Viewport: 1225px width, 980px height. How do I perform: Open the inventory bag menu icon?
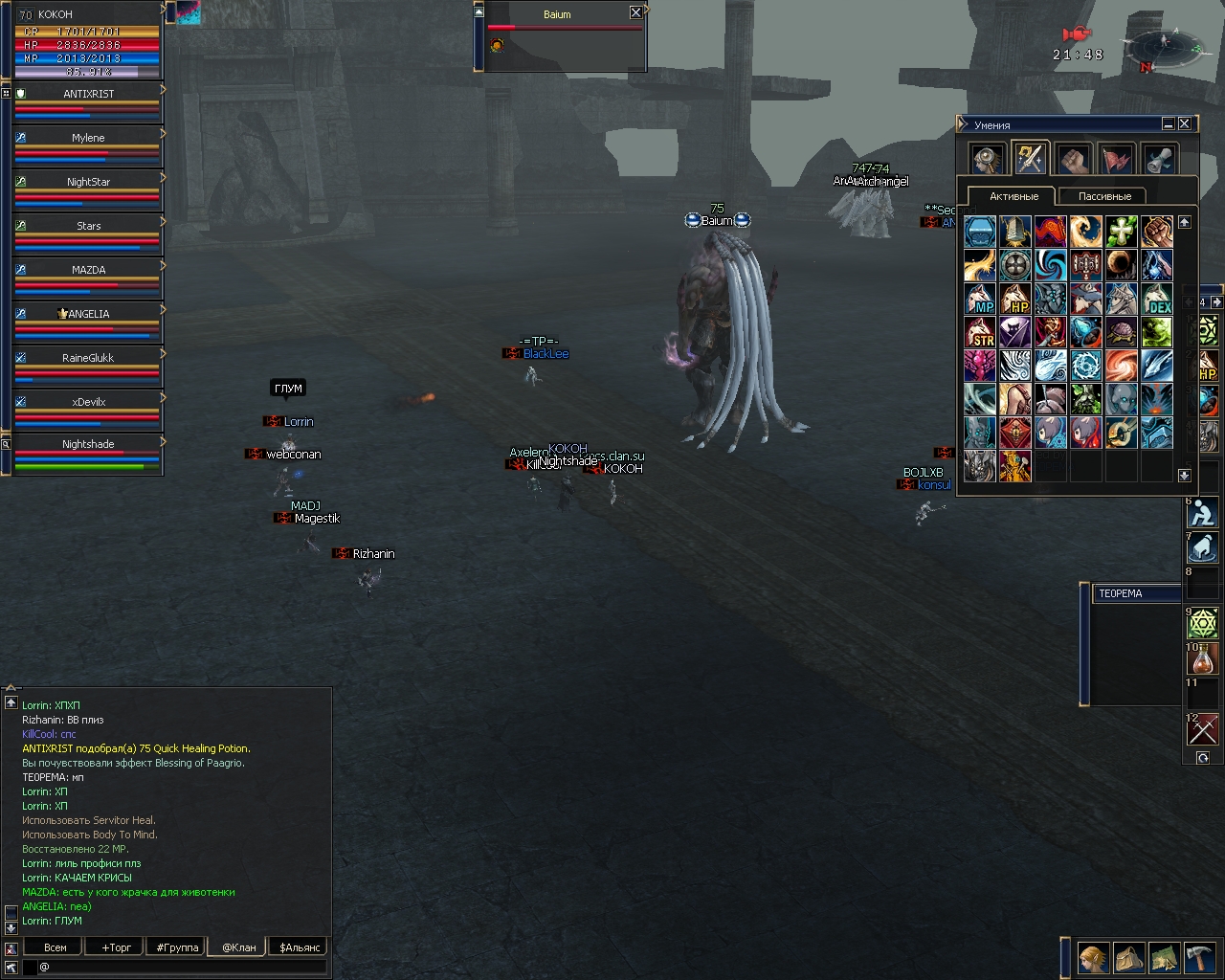pyautogui.click(x=1128, y=957)
